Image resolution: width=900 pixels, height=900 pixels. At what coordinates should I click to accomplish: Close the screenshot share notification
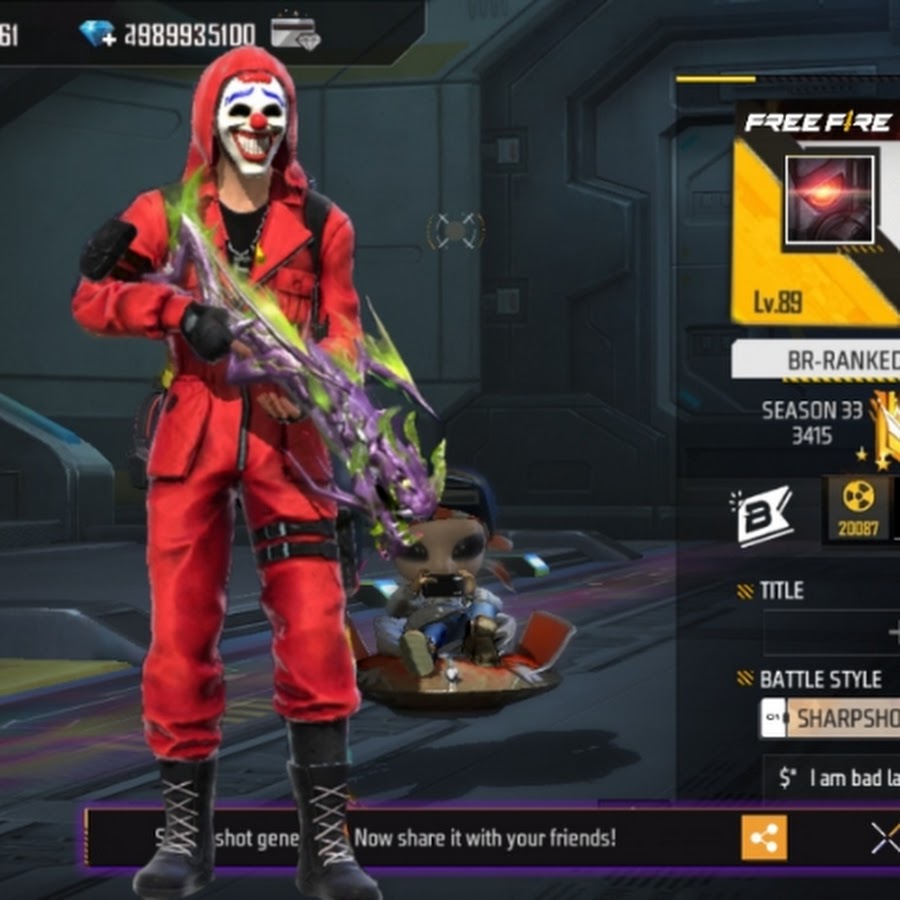click(885, 838)
